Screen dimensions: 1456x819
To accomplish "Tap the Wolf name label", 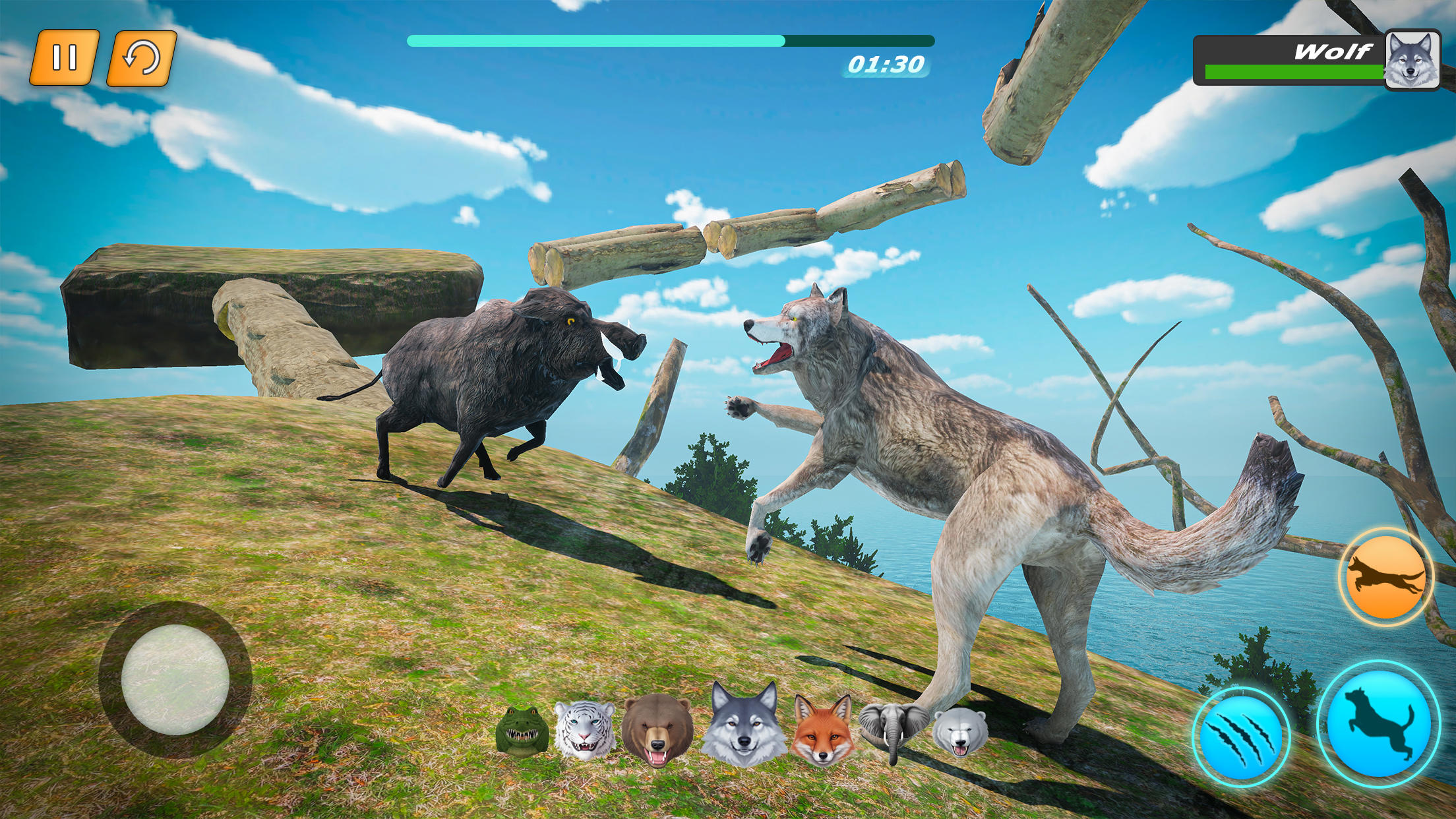I will [x=1335, y=49].
